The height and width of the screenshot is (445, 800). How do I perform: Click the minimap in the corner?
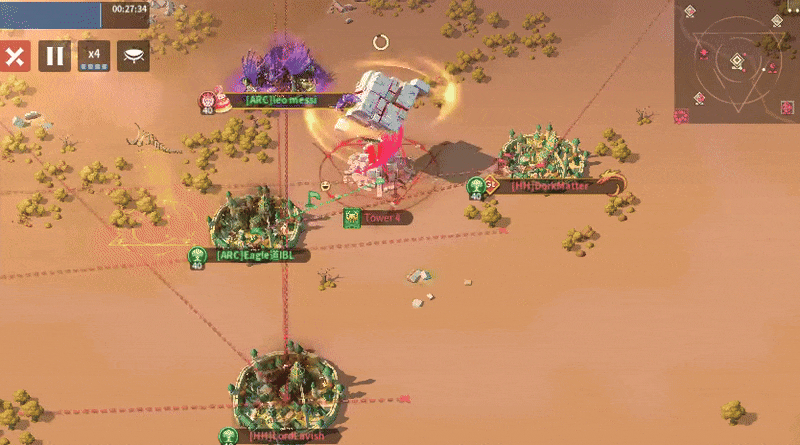[736, 60]
